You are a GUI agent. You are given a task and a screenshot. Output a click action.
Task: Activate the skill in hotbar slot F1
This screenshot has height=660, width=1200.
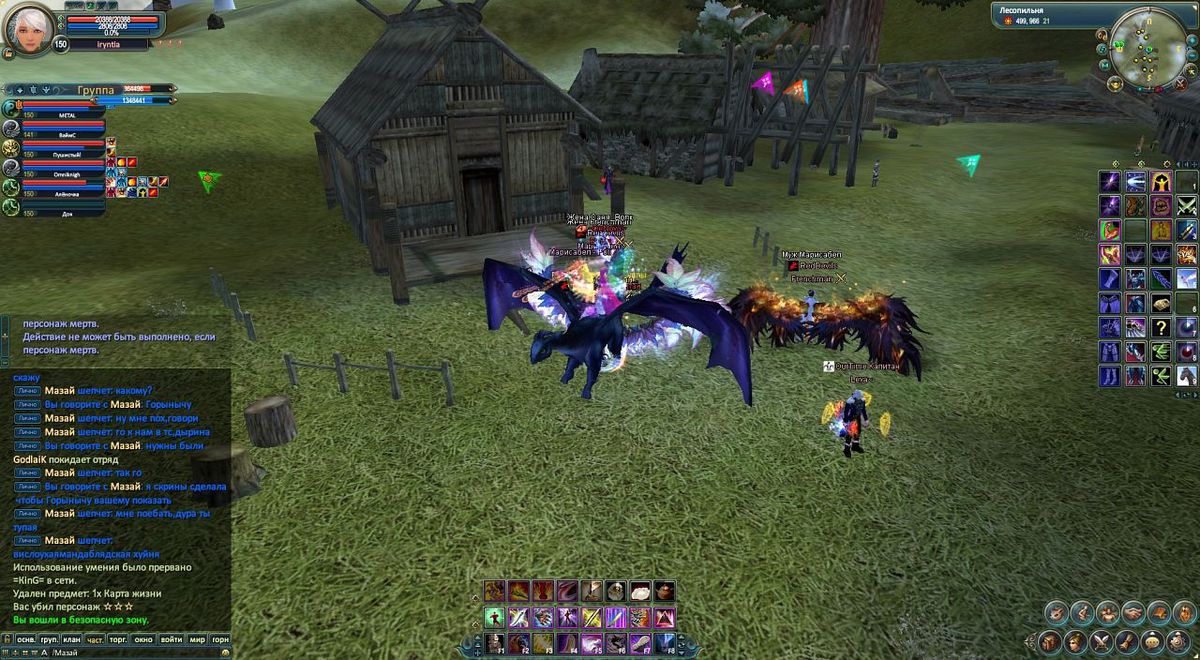(495, 643)
